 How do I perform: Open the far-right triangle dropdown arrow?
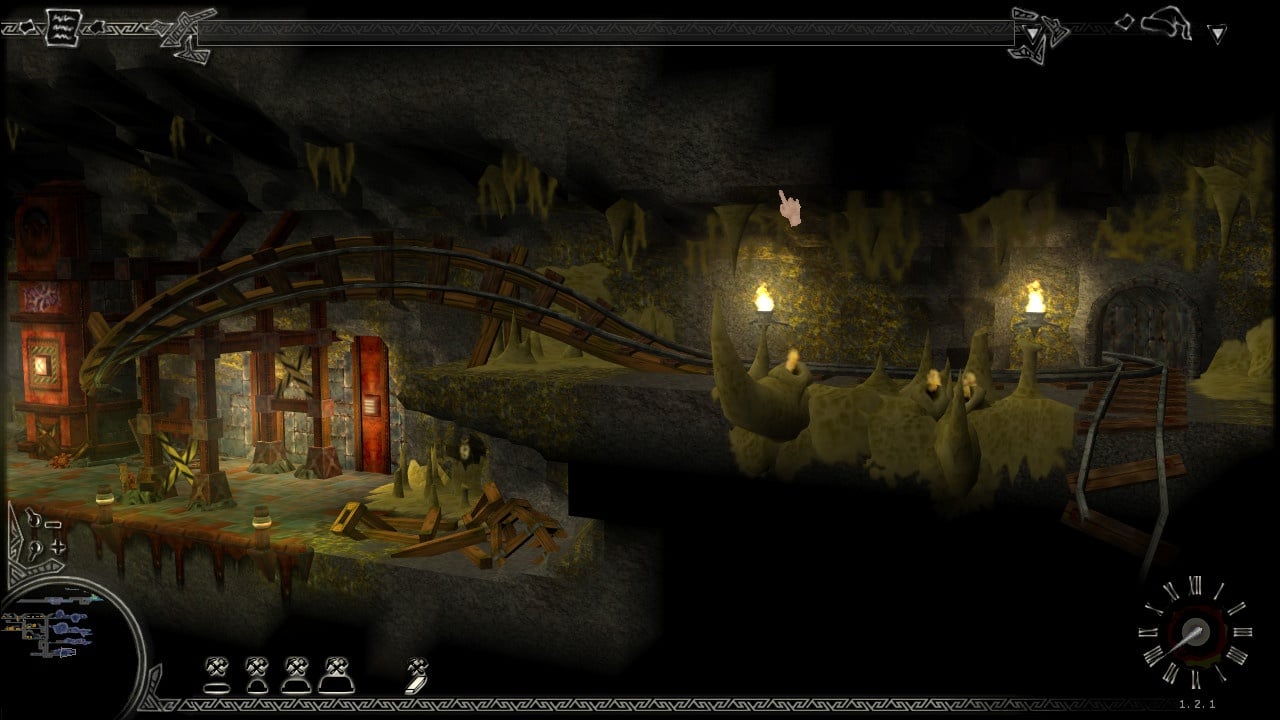[1217, 34]
